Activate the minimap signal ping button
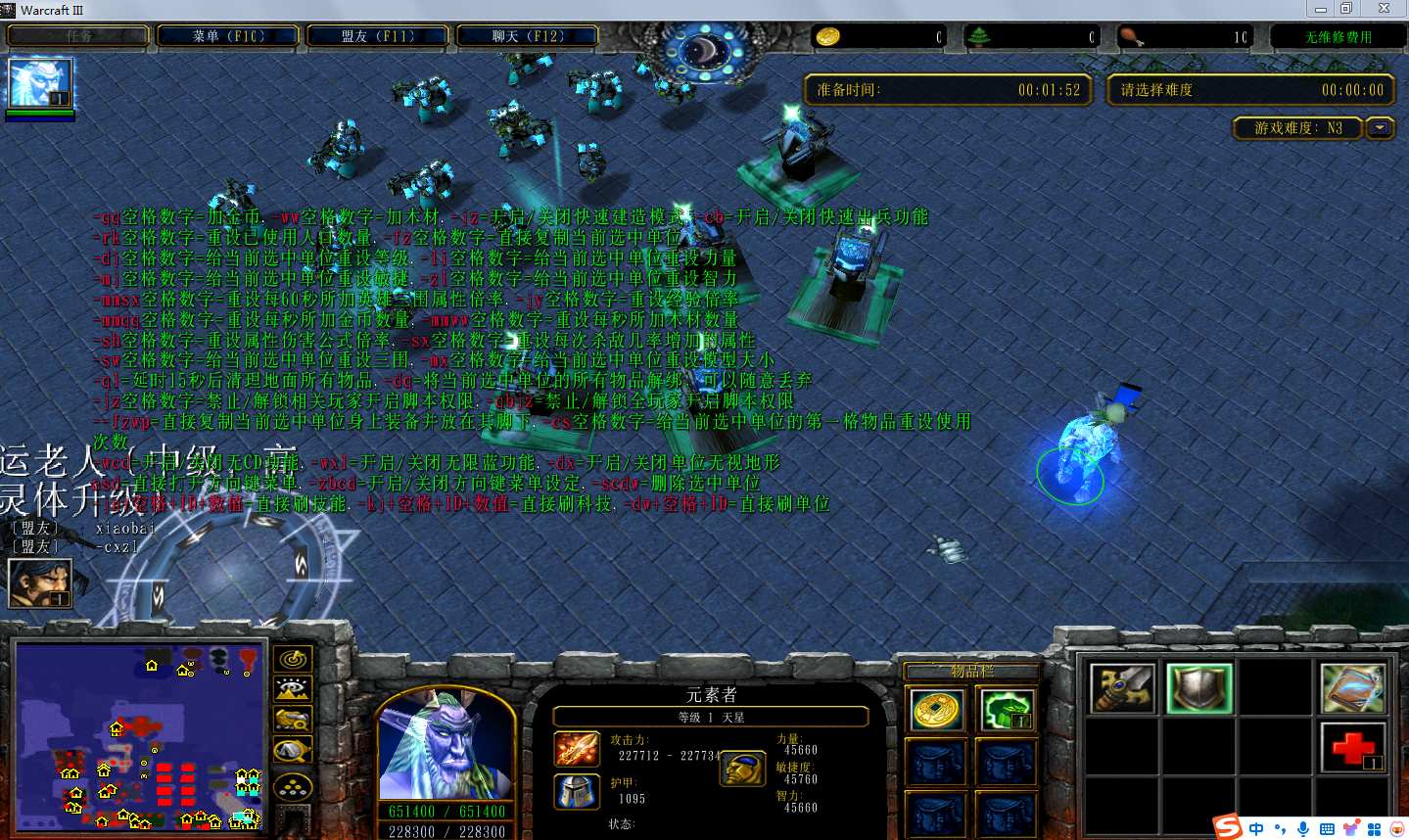This screenshot has height=840, width=1409. click(293, 659)
